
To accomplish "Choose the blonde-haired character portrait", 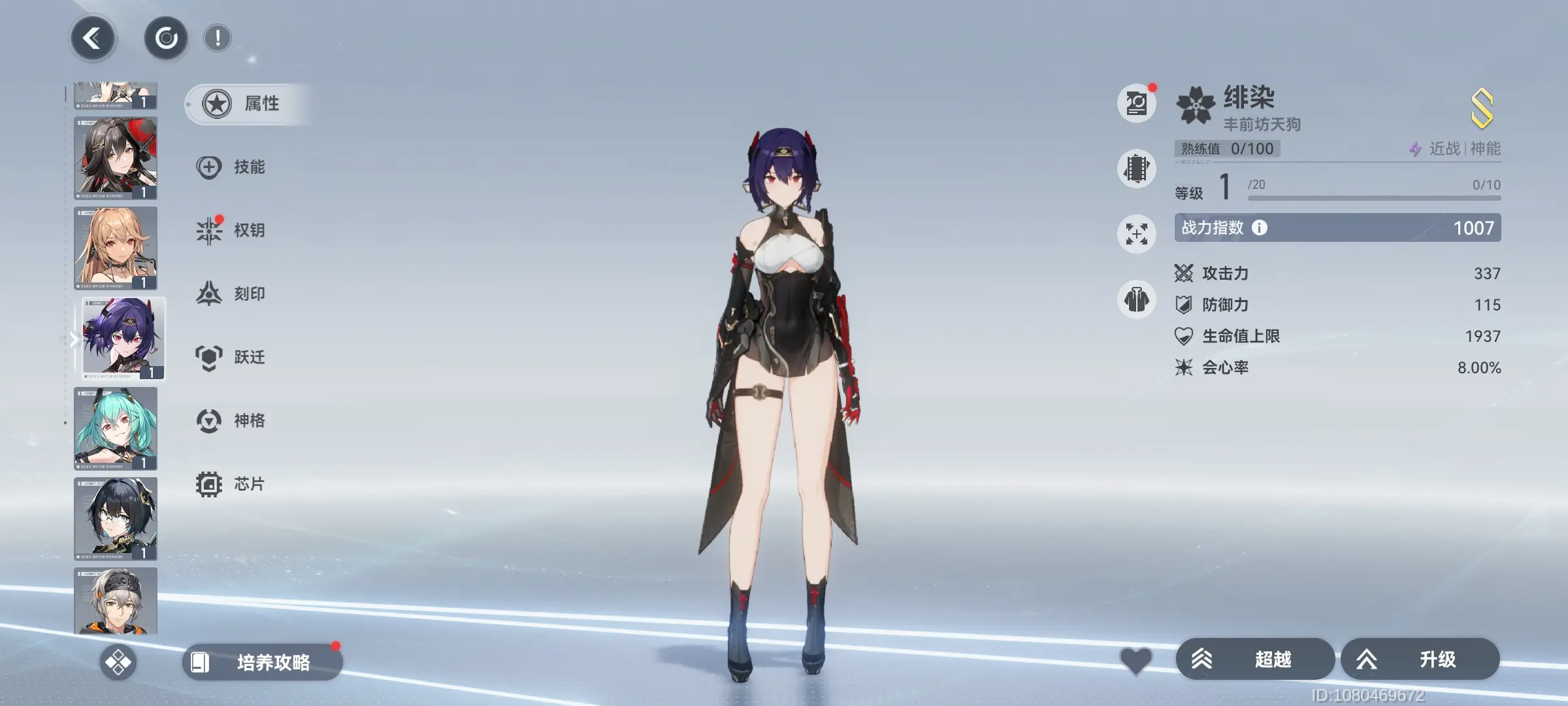I will 116,248.
